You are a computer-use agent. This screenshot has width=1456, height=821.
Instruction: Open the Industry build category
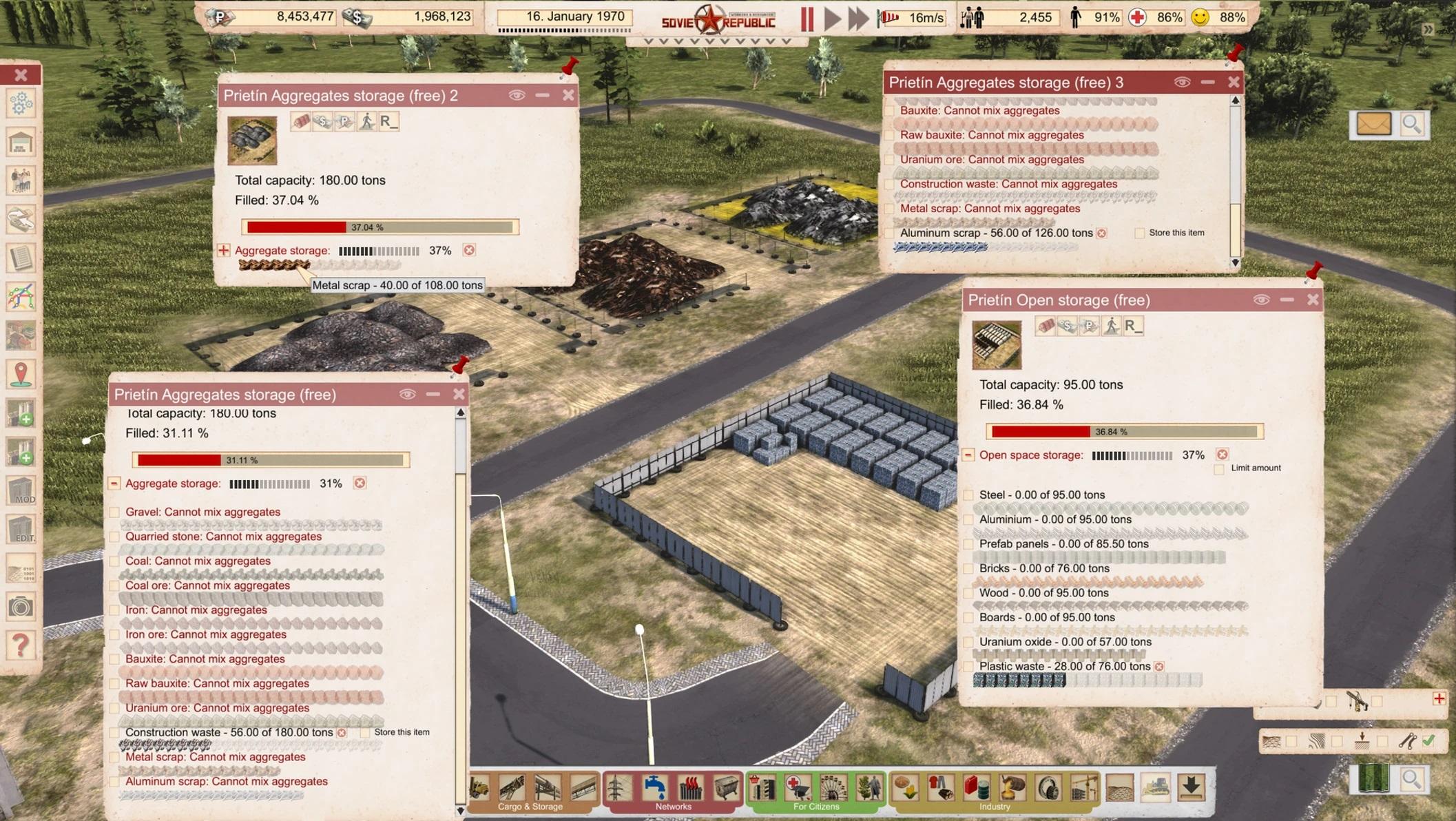(x=994, y=806)
